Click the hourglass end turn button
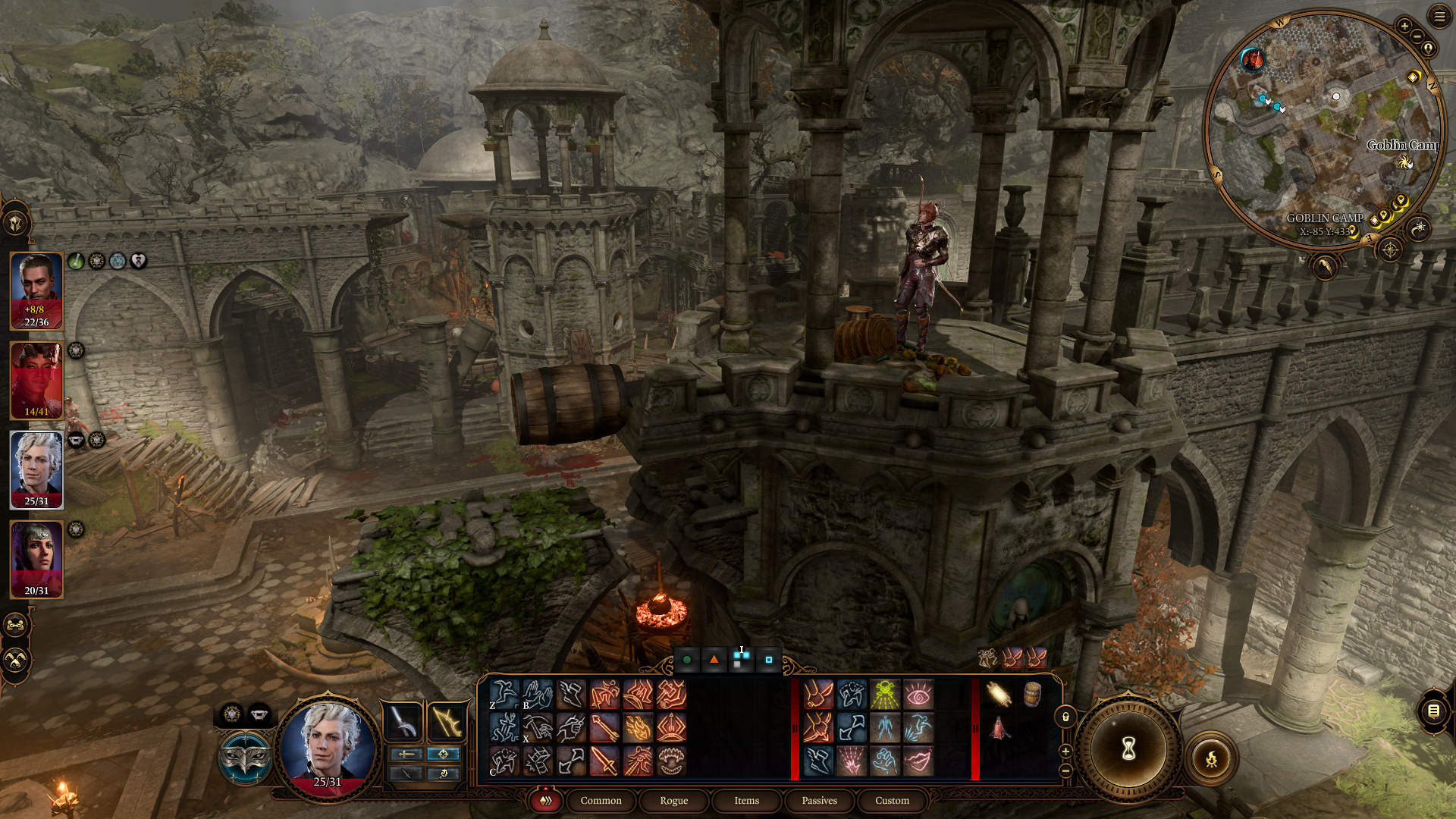The width and height of the screenshot is (1456, 819). pos(1128,749)
